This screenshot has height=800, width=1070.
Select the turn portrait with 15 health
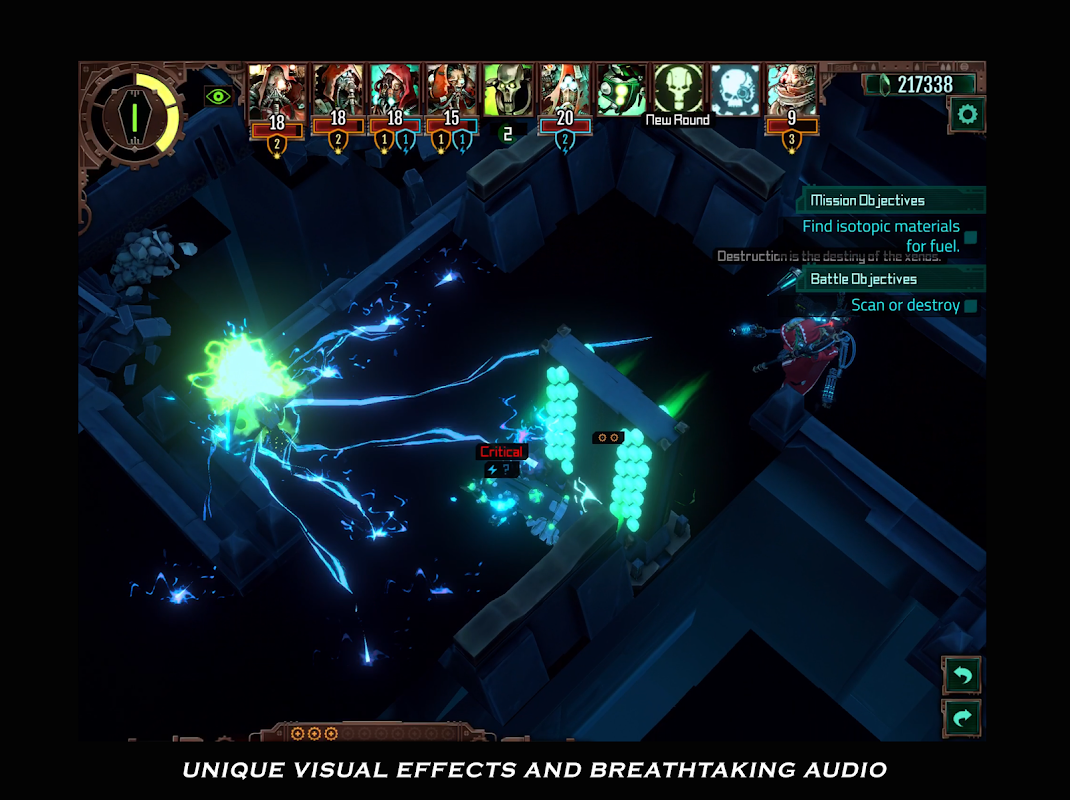point(451,91)
